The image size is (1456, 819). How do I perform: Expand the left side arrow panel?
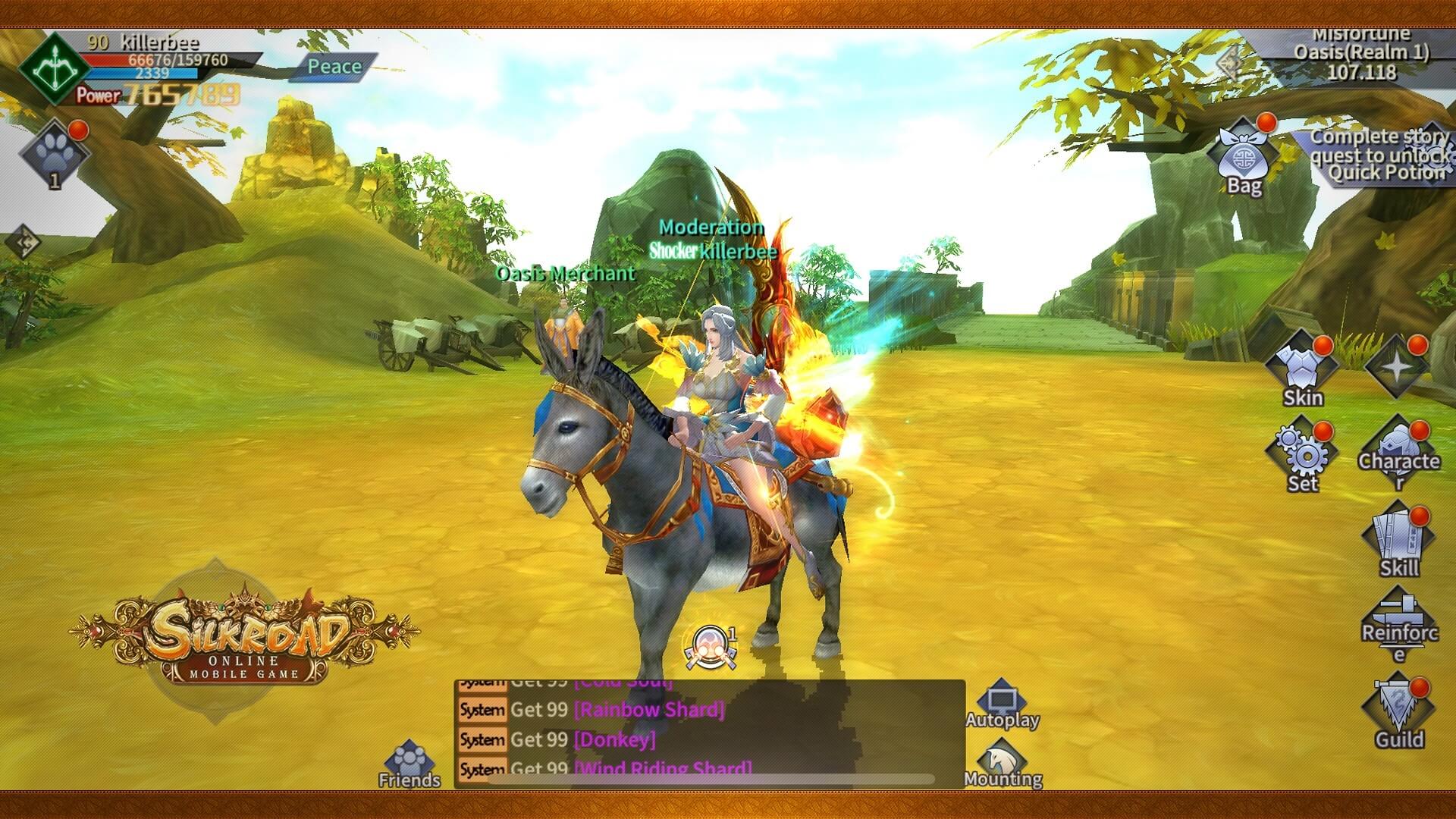(24, 243)
